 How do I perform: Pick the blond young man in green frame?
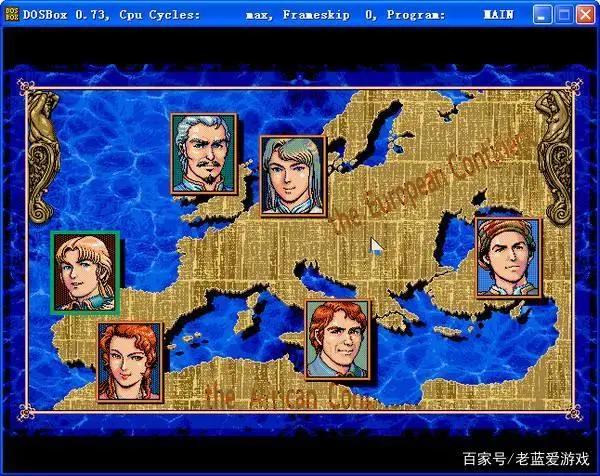(x=85, y=270)
